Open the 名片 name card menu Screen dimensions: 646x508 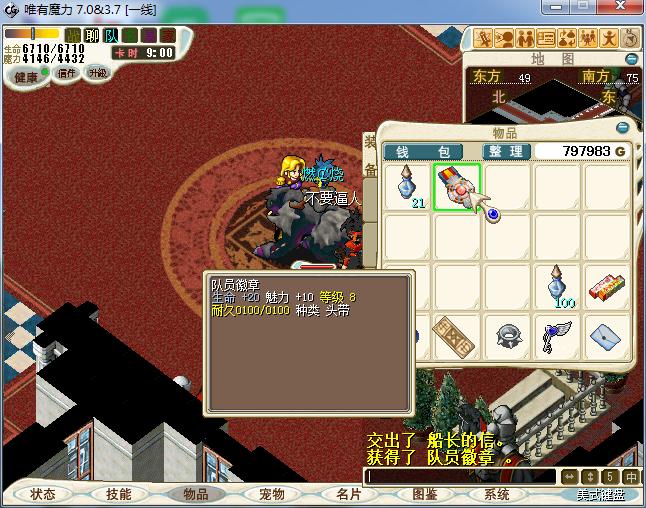pos(348,494)
